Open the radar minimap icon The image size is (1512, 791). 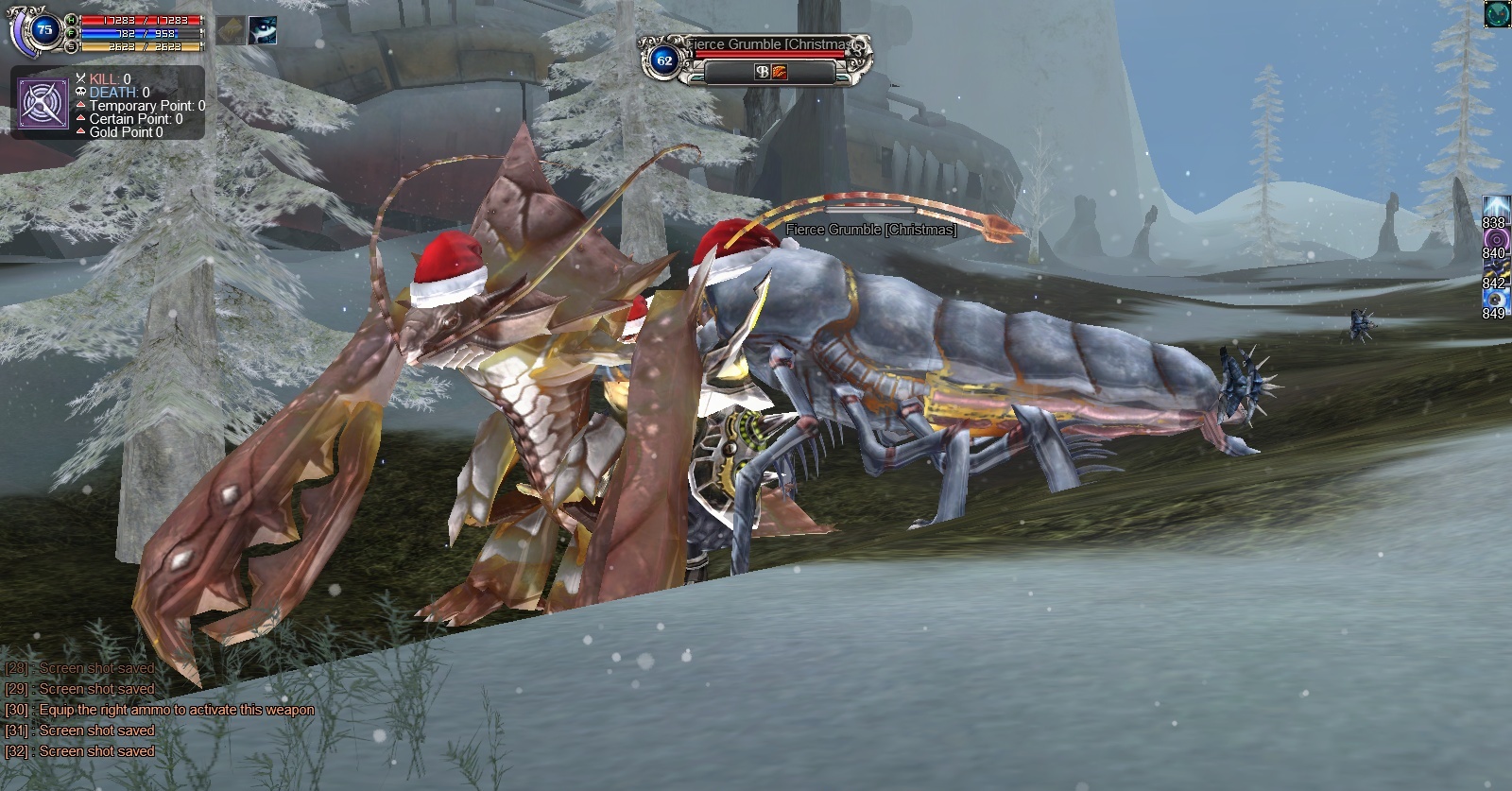[1497, 13]
